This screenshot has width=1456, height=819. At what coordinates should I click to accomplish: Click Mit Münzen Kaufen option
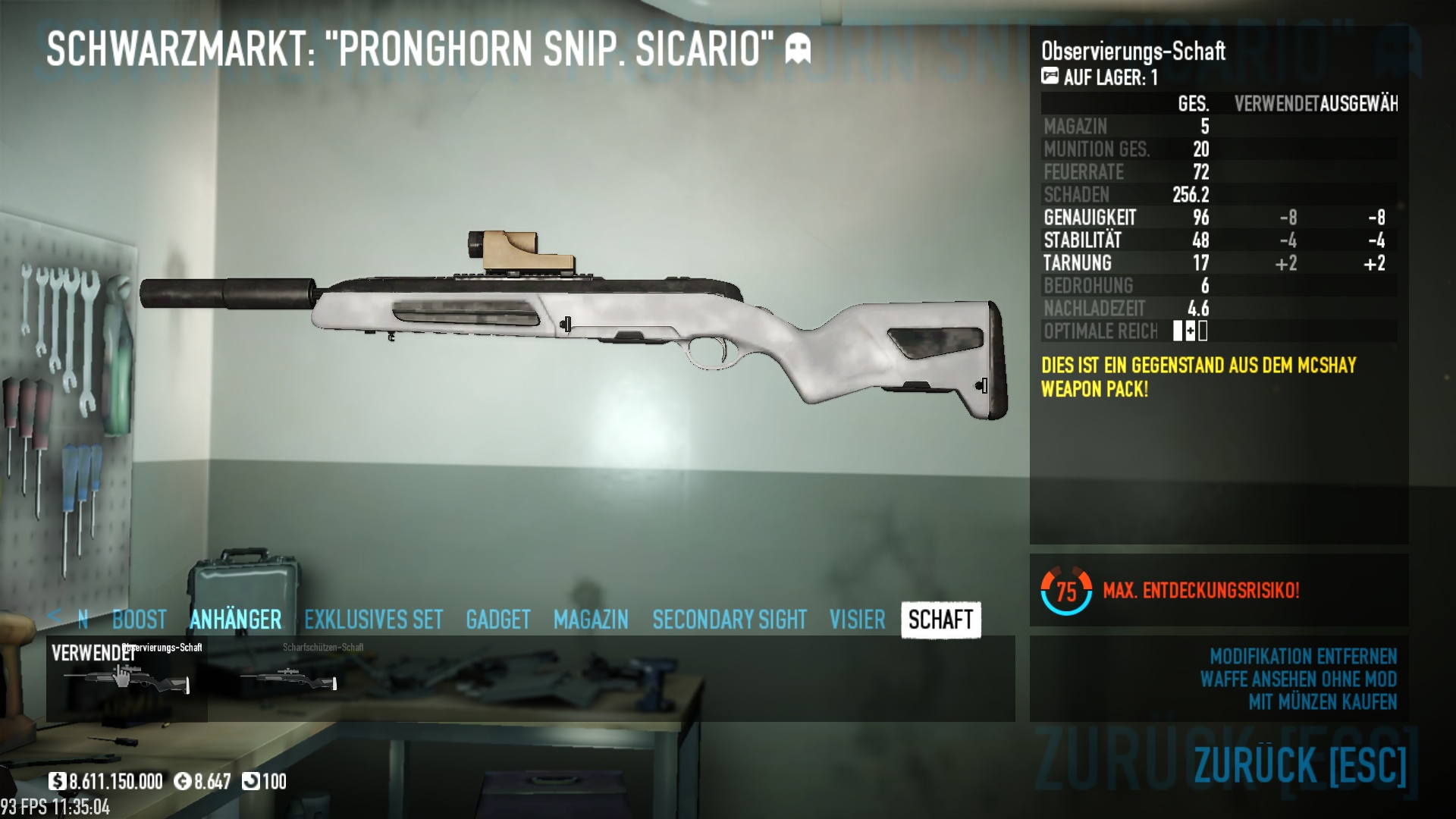click(x=1323, y=701)
